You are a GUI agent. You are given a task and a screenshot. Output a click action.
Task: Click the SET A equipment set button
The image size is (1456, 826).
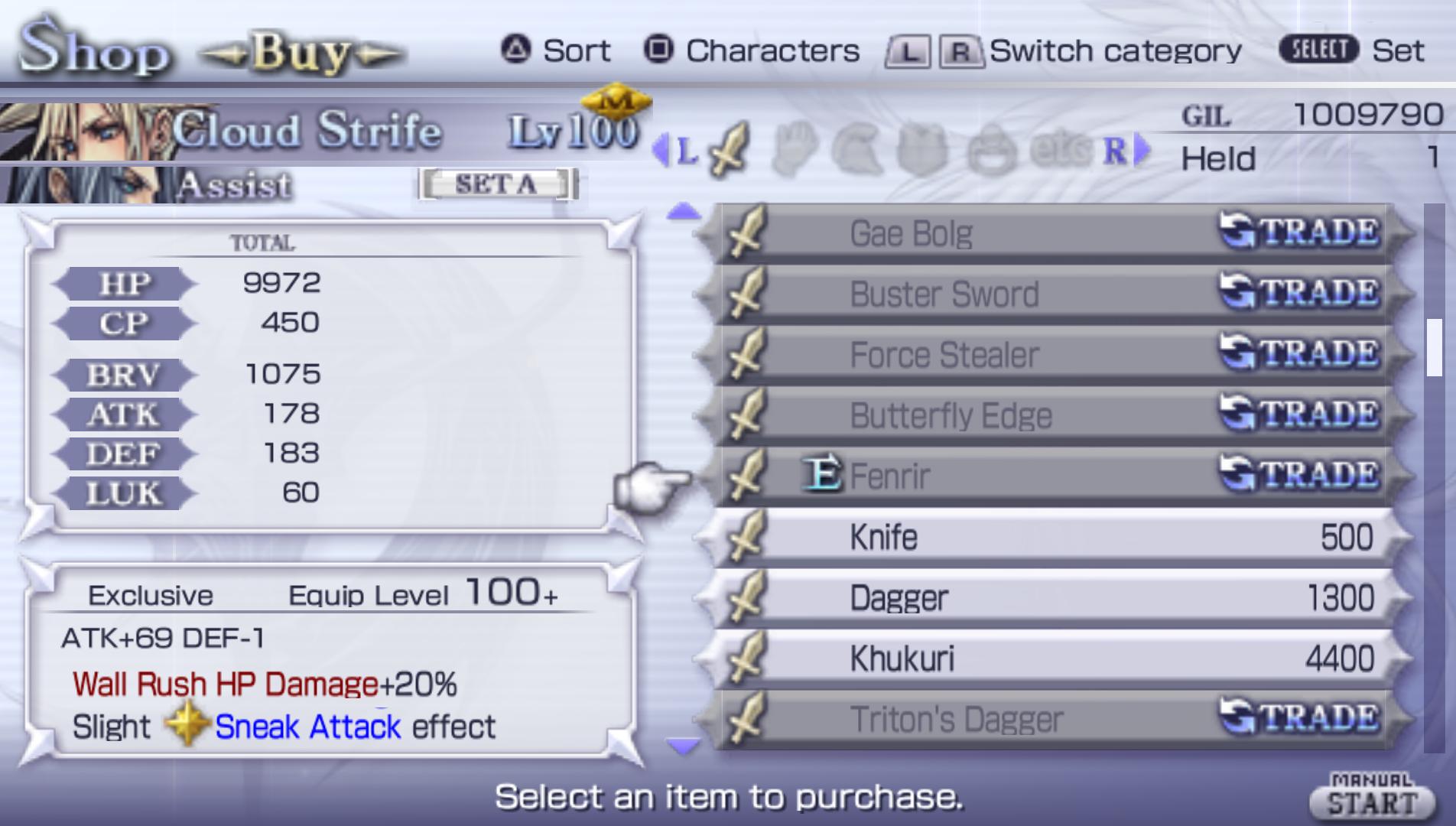[x=497, y=184]
